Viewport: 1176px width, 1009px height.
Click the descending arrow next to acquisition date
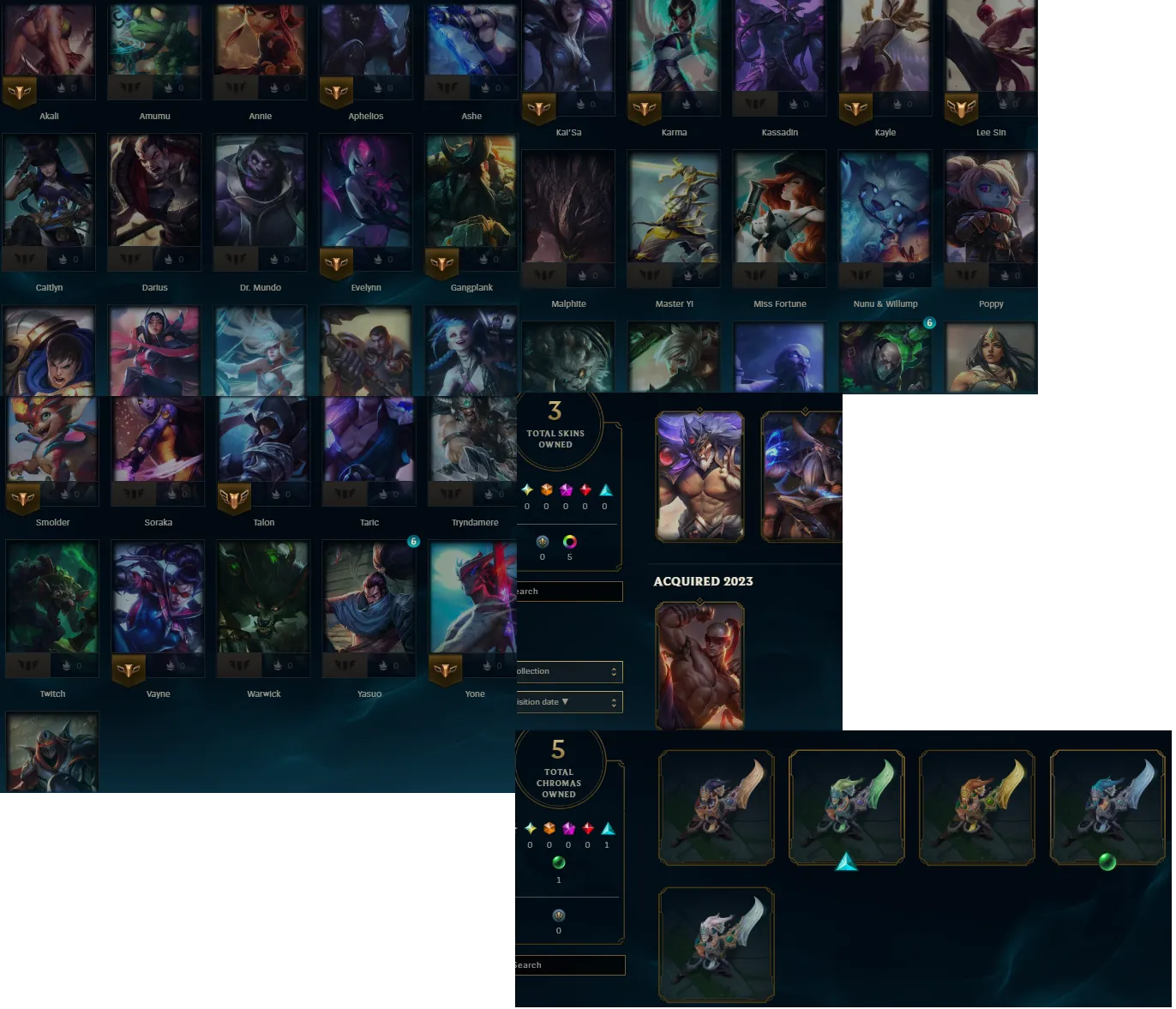coord(565,701)
